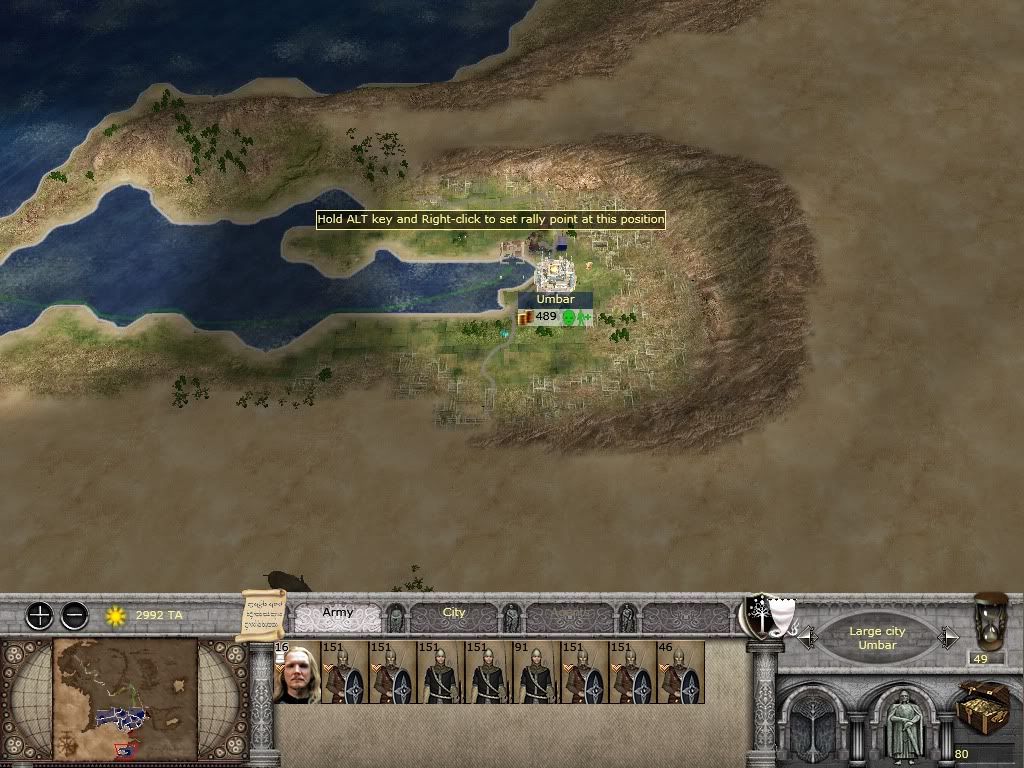Open the faction shield overview

point(767,616)
